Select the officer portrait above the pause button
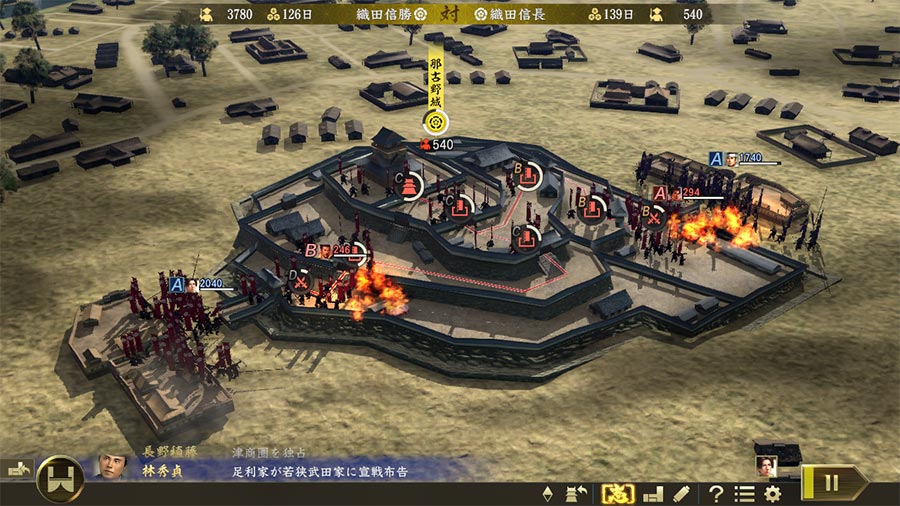Image resolution: width=900 pixels, height=506 pixels. tap(766, 464)
